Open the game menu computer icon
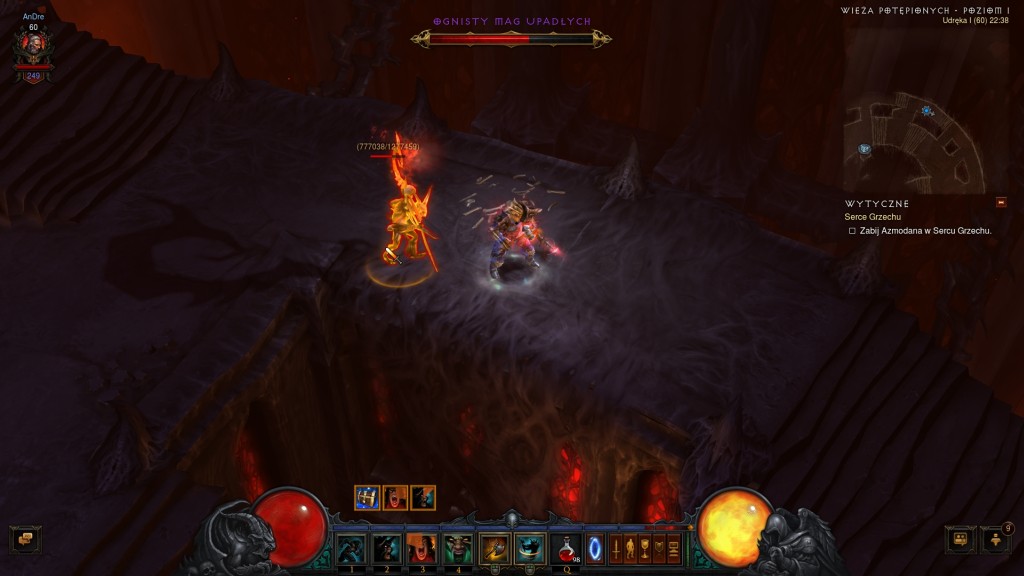This screenshot has height=576, width=1024. (x=674, y=548)
